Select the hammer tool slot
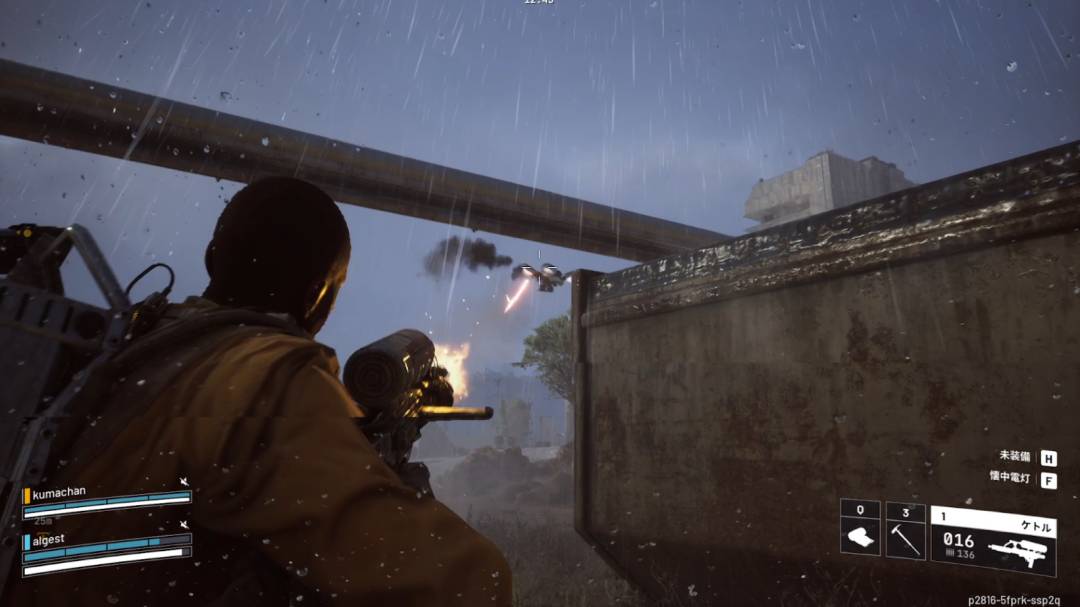The width and height of the screenshot is (1080, 607). pos(905,531)
